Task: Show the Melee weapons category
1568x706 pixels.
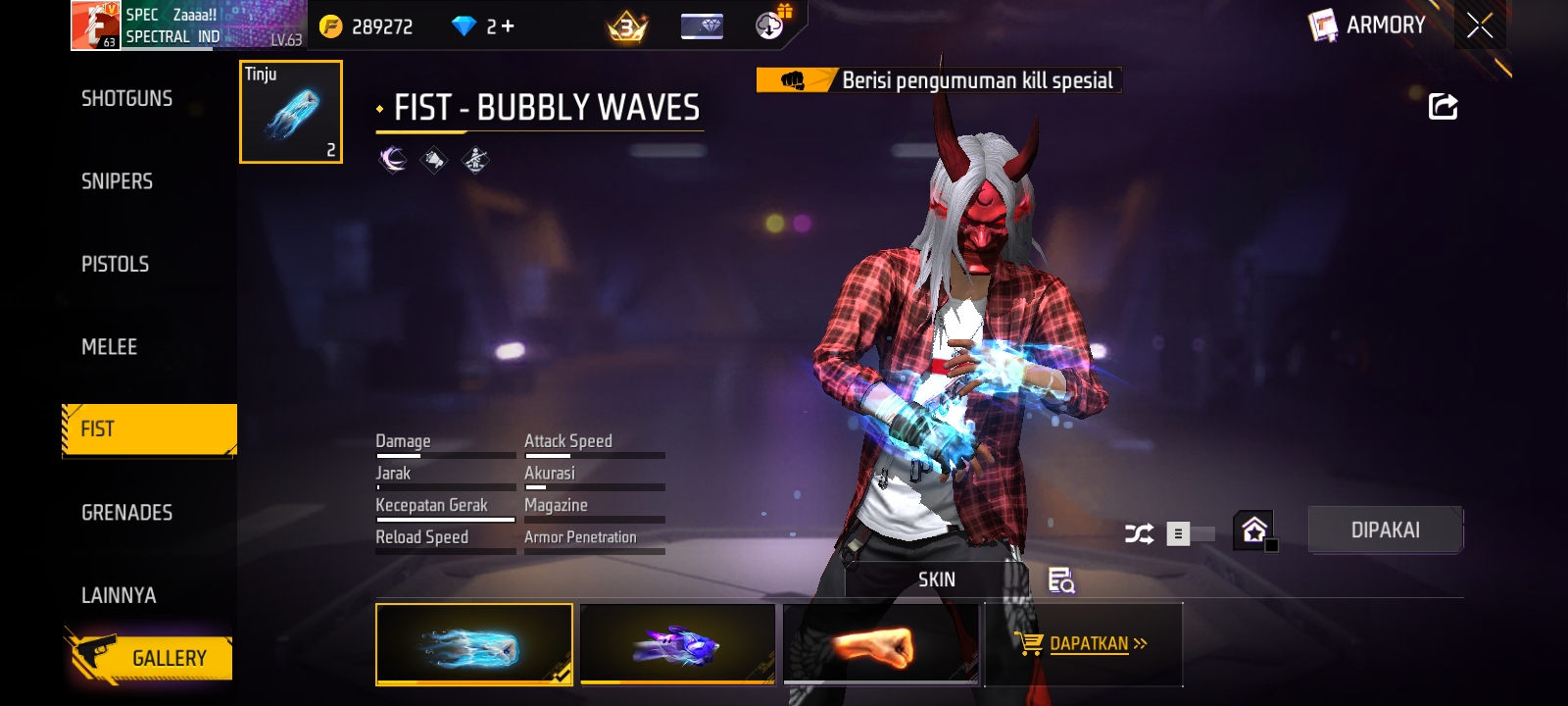Action: pyautogui.click(x=110, y=347)
